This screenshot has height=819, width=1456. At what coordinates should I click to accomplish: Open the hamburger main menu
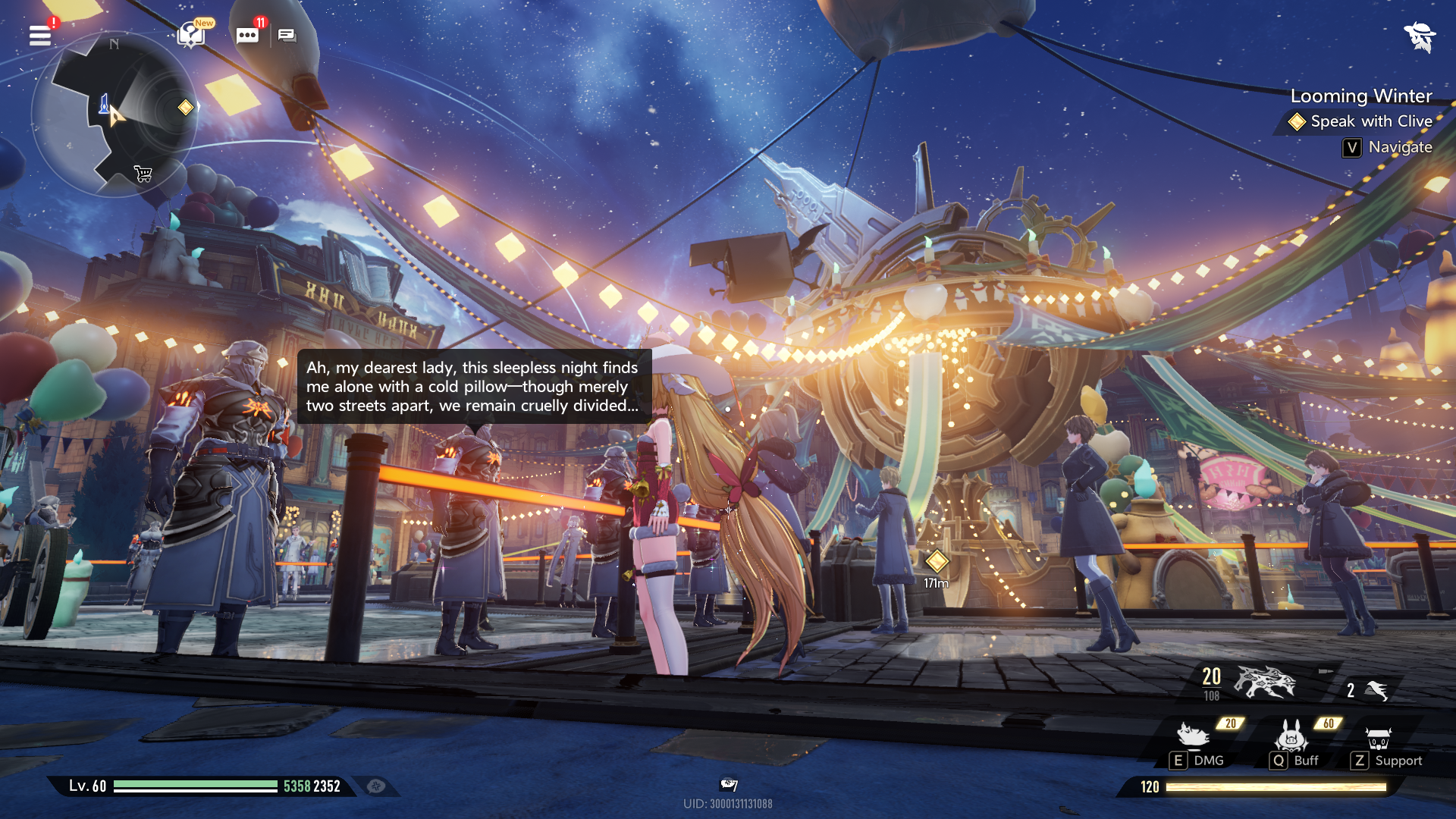coord(40,36)
